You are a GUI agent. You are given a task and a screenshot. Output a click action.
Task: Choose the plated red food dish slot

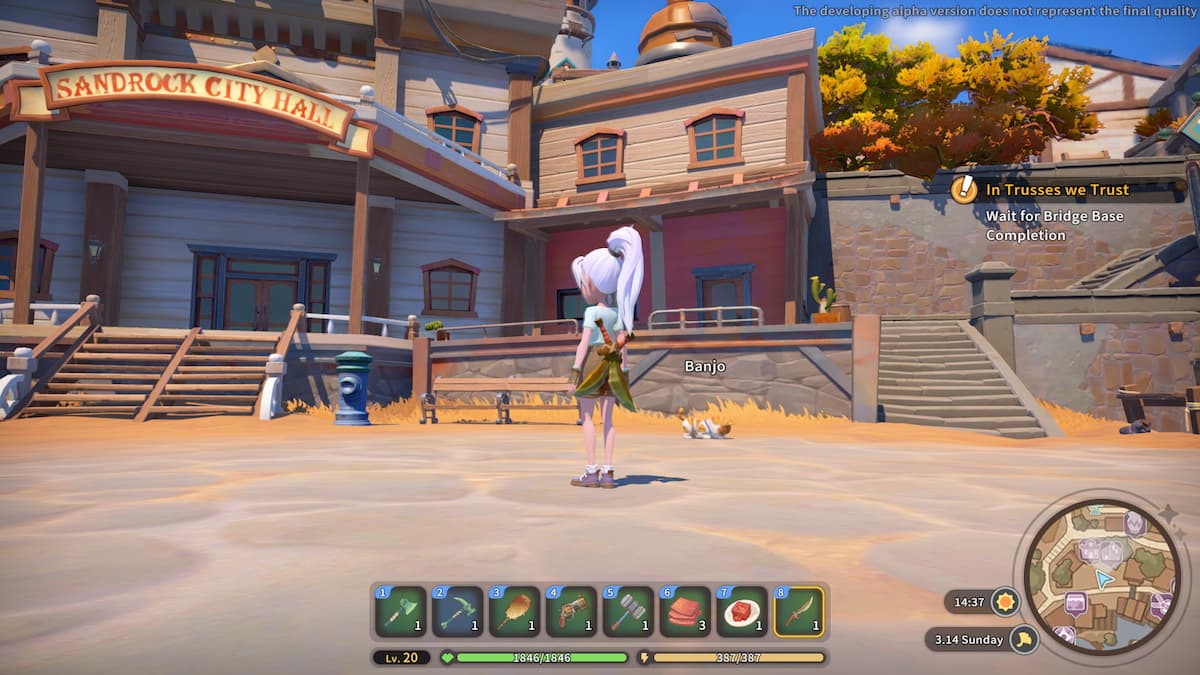742,612
